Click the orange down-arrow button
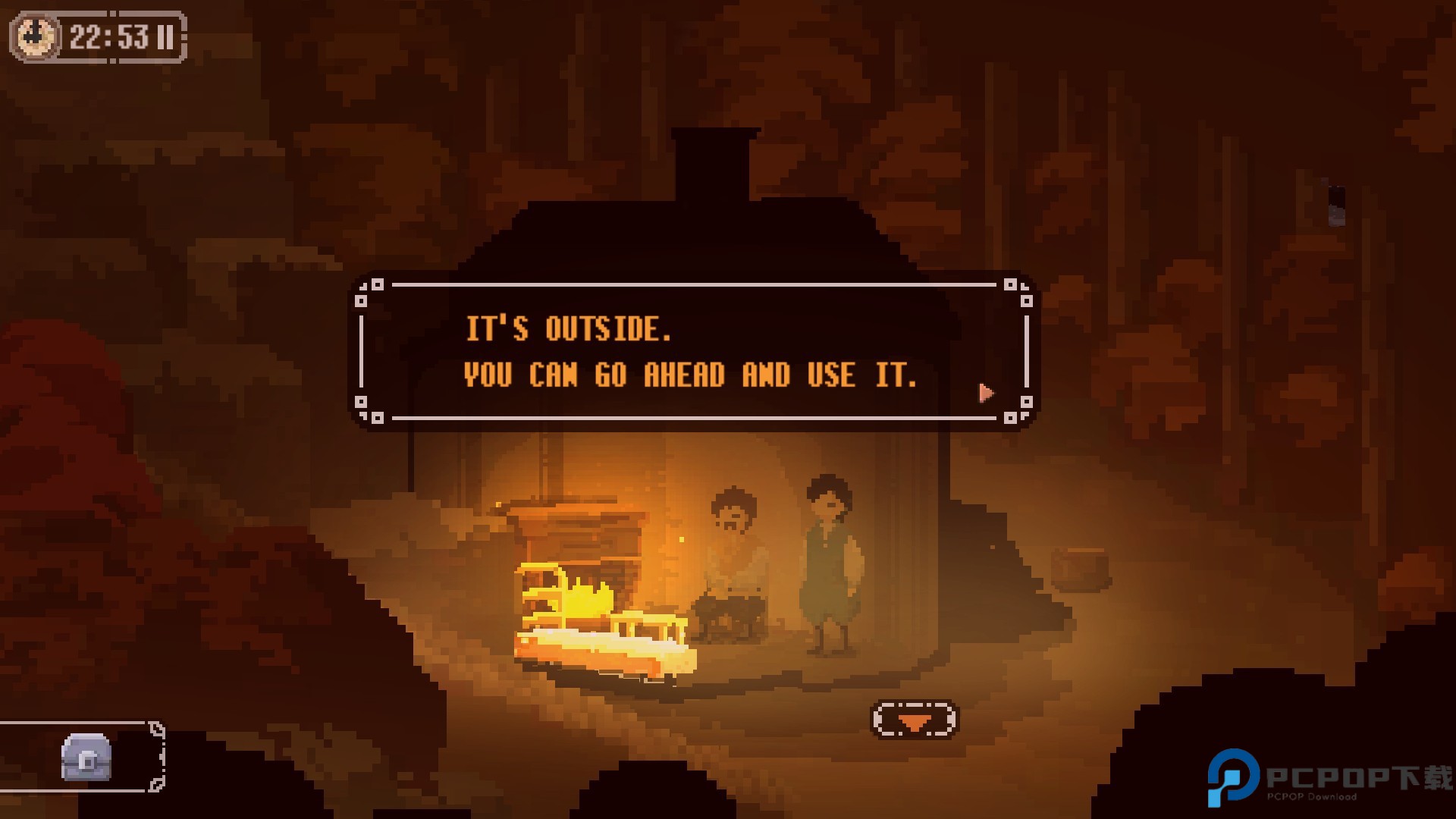The width and height of the screenshot is (1456, 819). coord(915,720)
